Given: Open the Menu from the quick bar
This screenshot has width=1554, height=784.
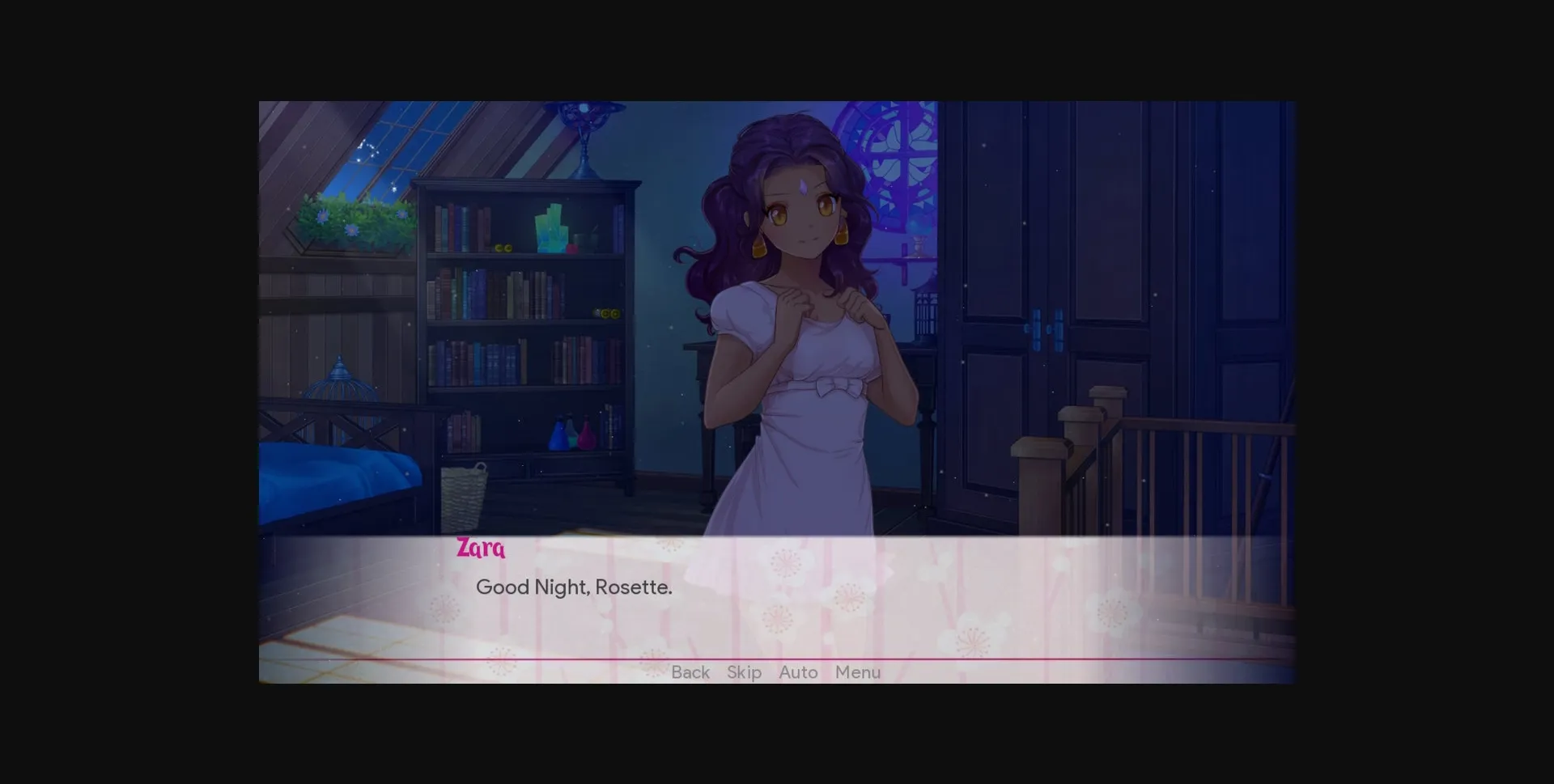Looking at the screenshot, I should (858, 672).
